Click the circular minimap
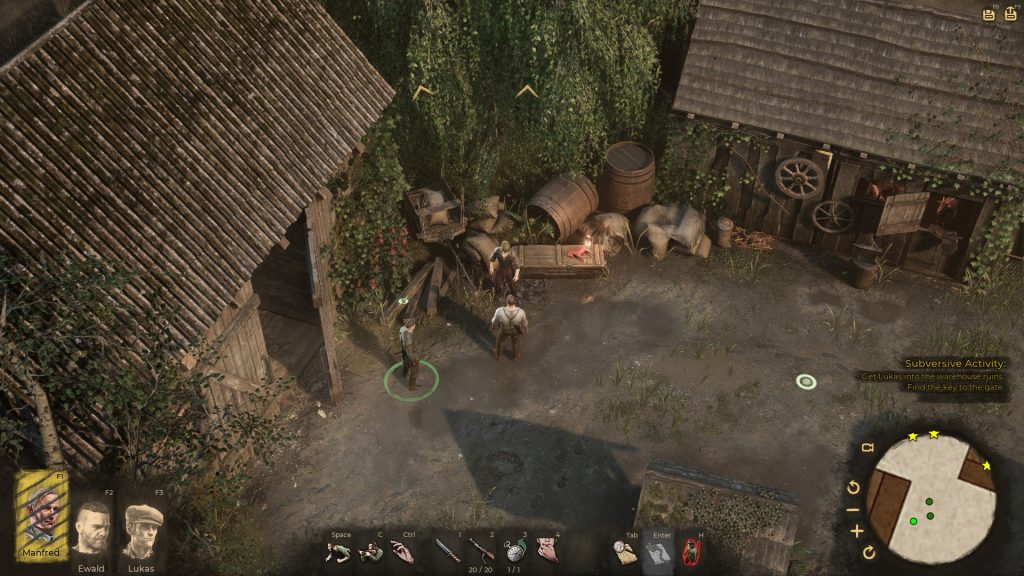The width and height of the screenshot is (1024, 576). 930,497
